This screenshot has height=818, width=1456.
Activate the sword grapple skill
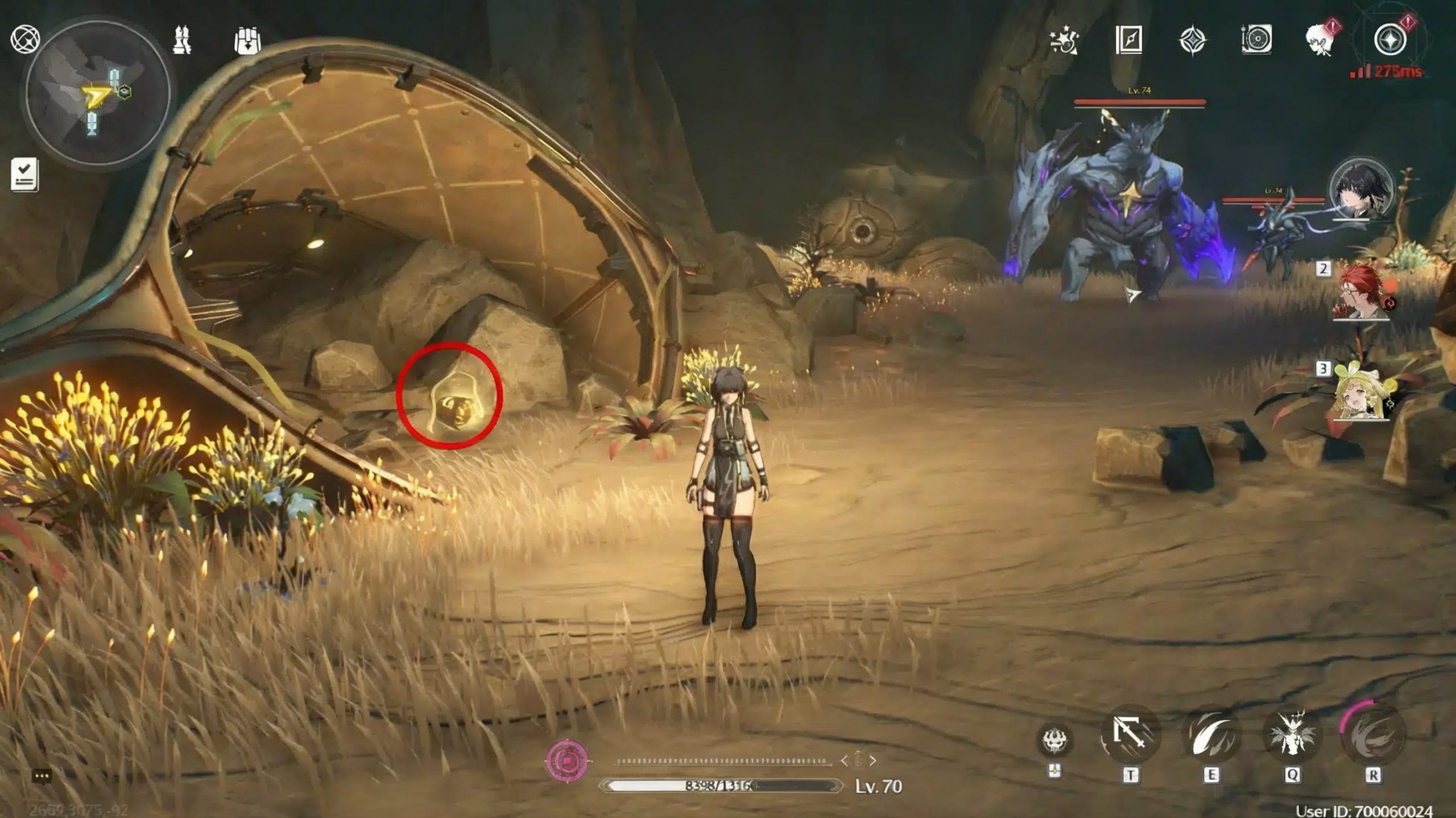(x=1130, y=735)
